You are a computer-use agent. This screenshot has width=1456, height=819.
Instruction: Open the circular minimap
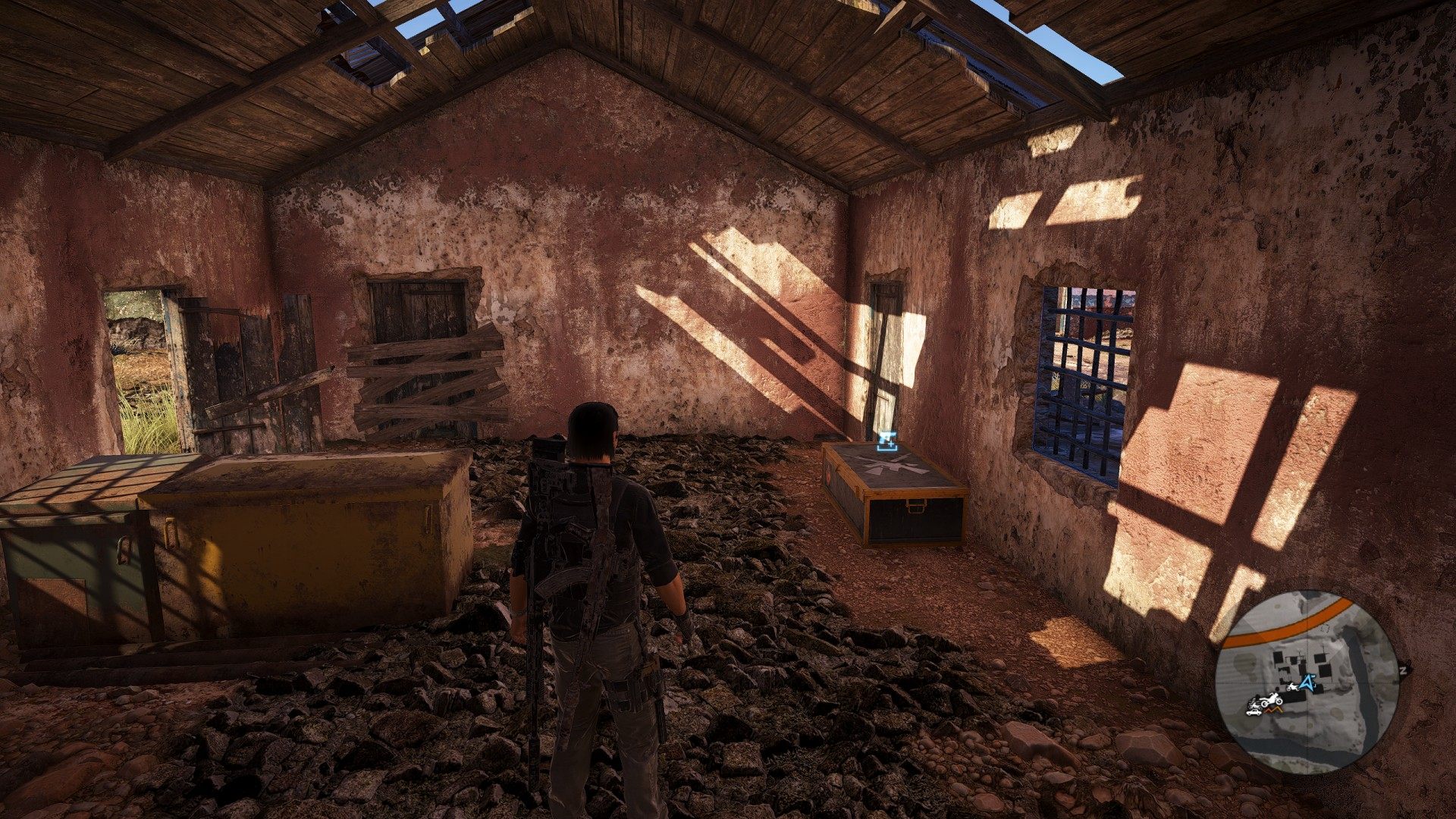pos(1307,681)
